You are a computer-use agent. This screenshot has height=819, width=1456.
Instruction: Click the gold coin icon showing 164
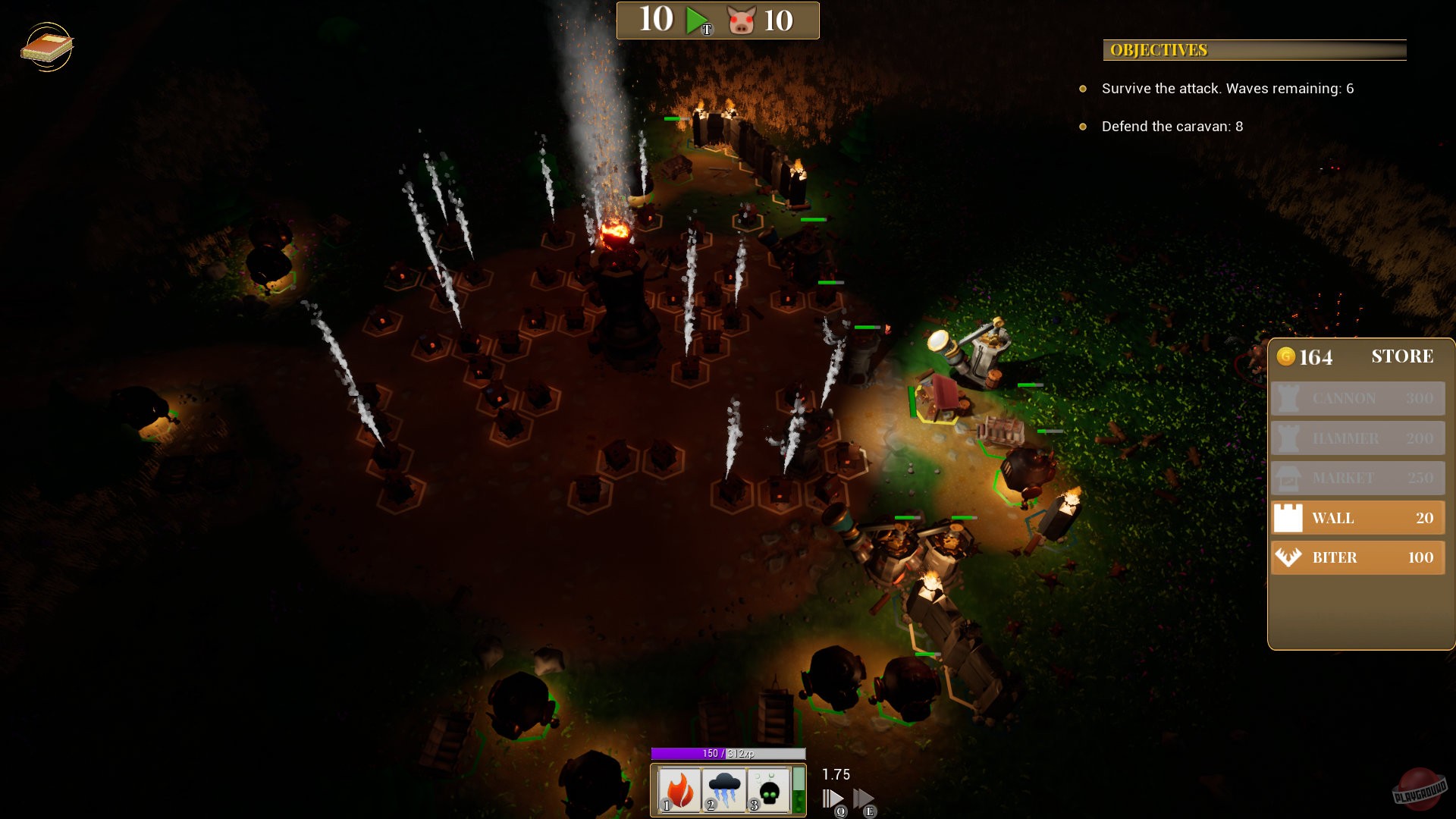tap(1287, 356)
